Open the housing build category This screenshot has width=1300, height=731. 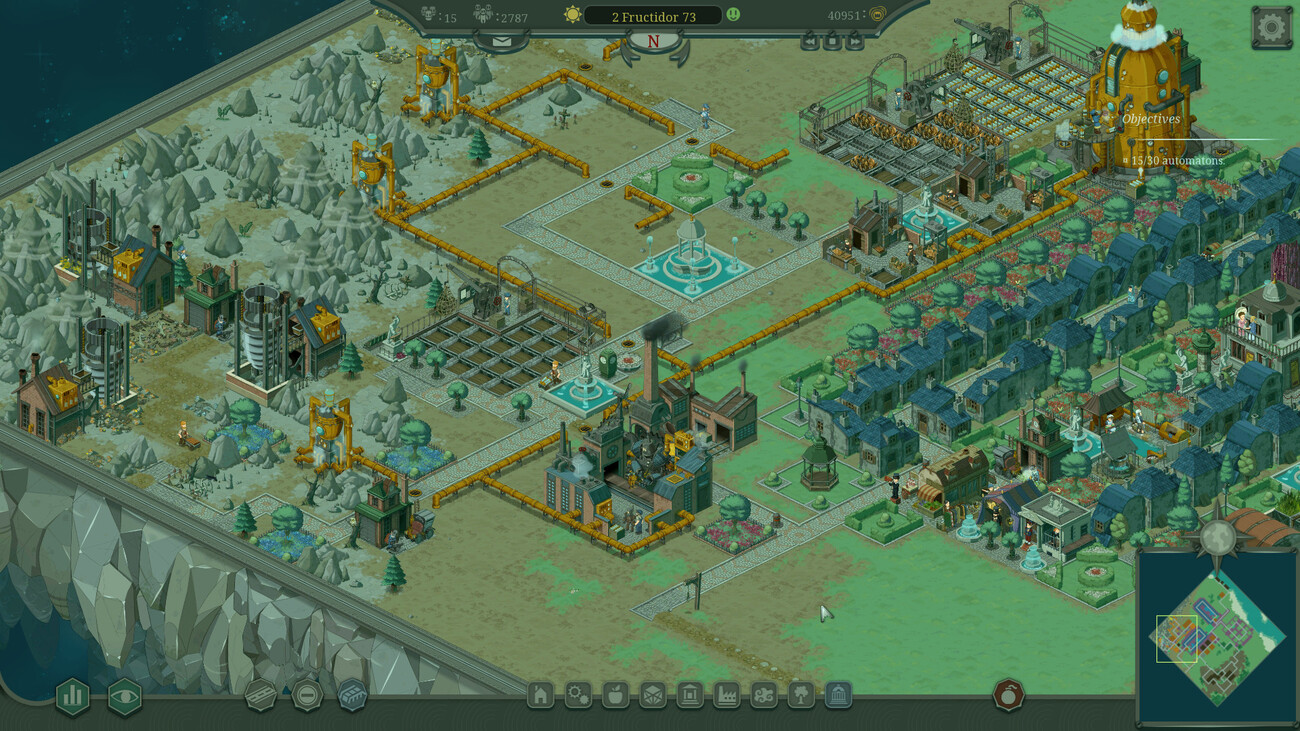click(x=540, y=695)
